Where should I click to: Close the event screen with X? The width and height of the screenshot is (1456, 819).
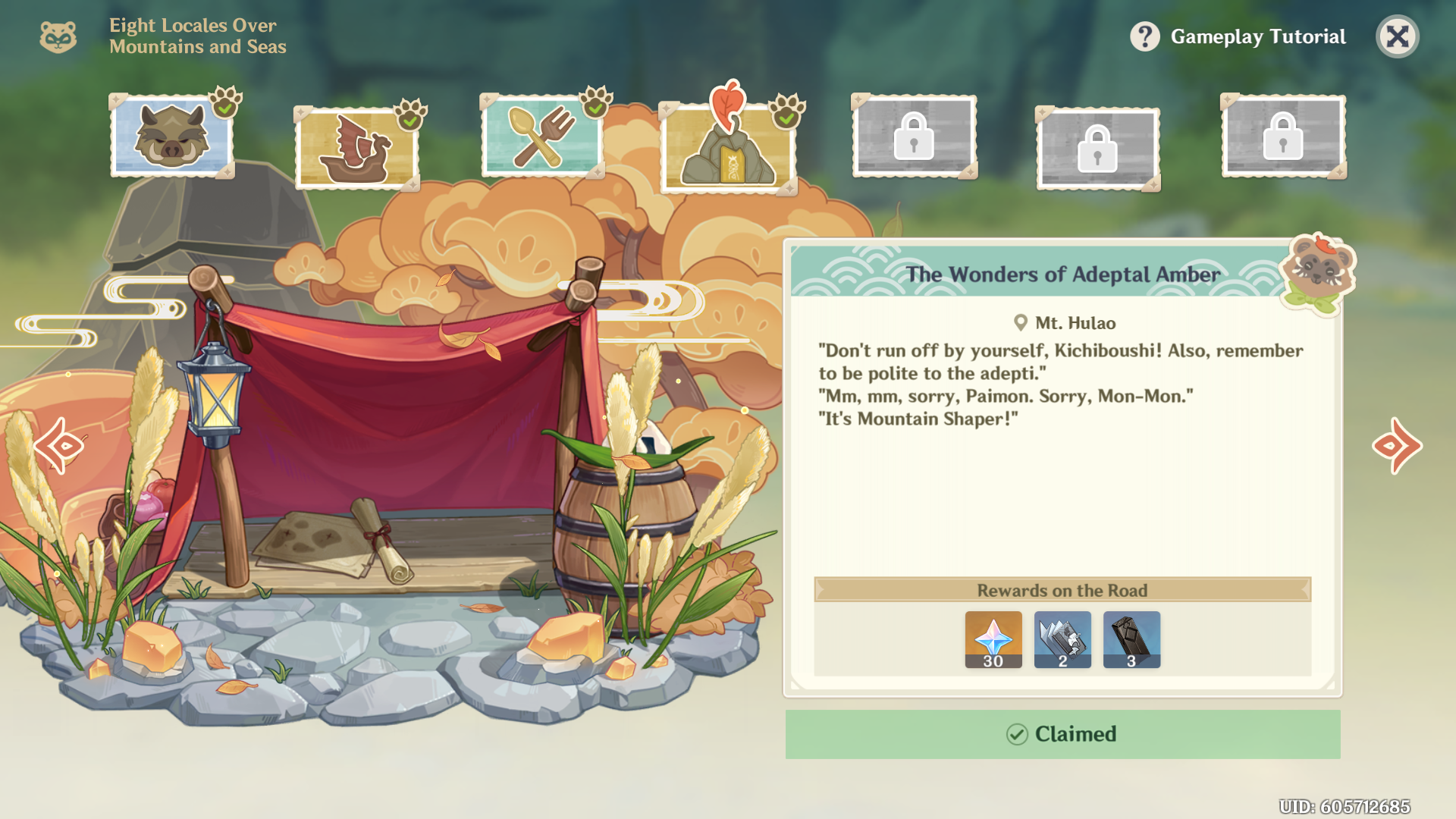pyautogui.click(x=1397, y=36)
